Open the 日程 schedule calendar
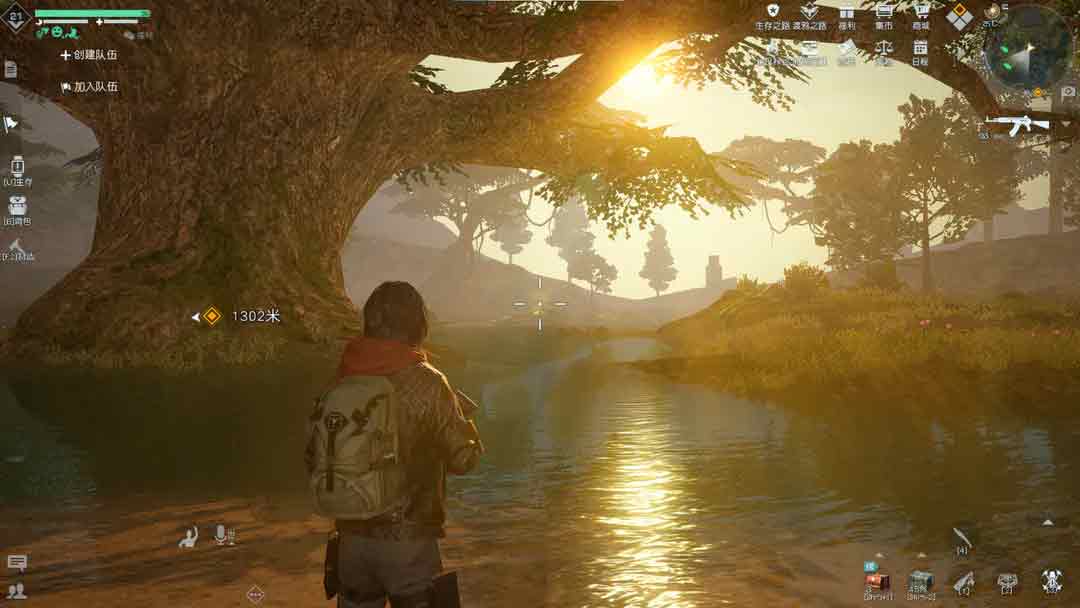Screen dimensions: 1080x608 click(920, 51)
